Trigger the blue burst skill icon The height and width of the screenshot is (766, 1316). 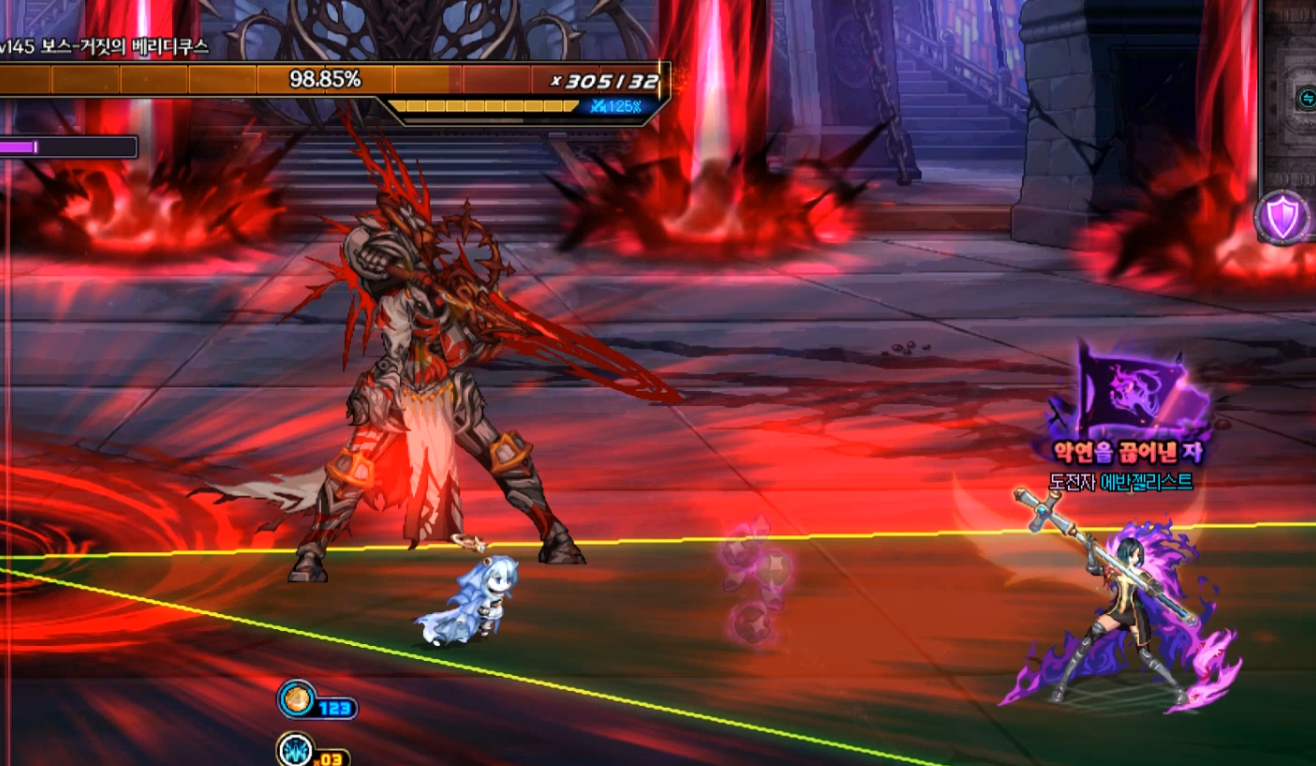[295, 750]
